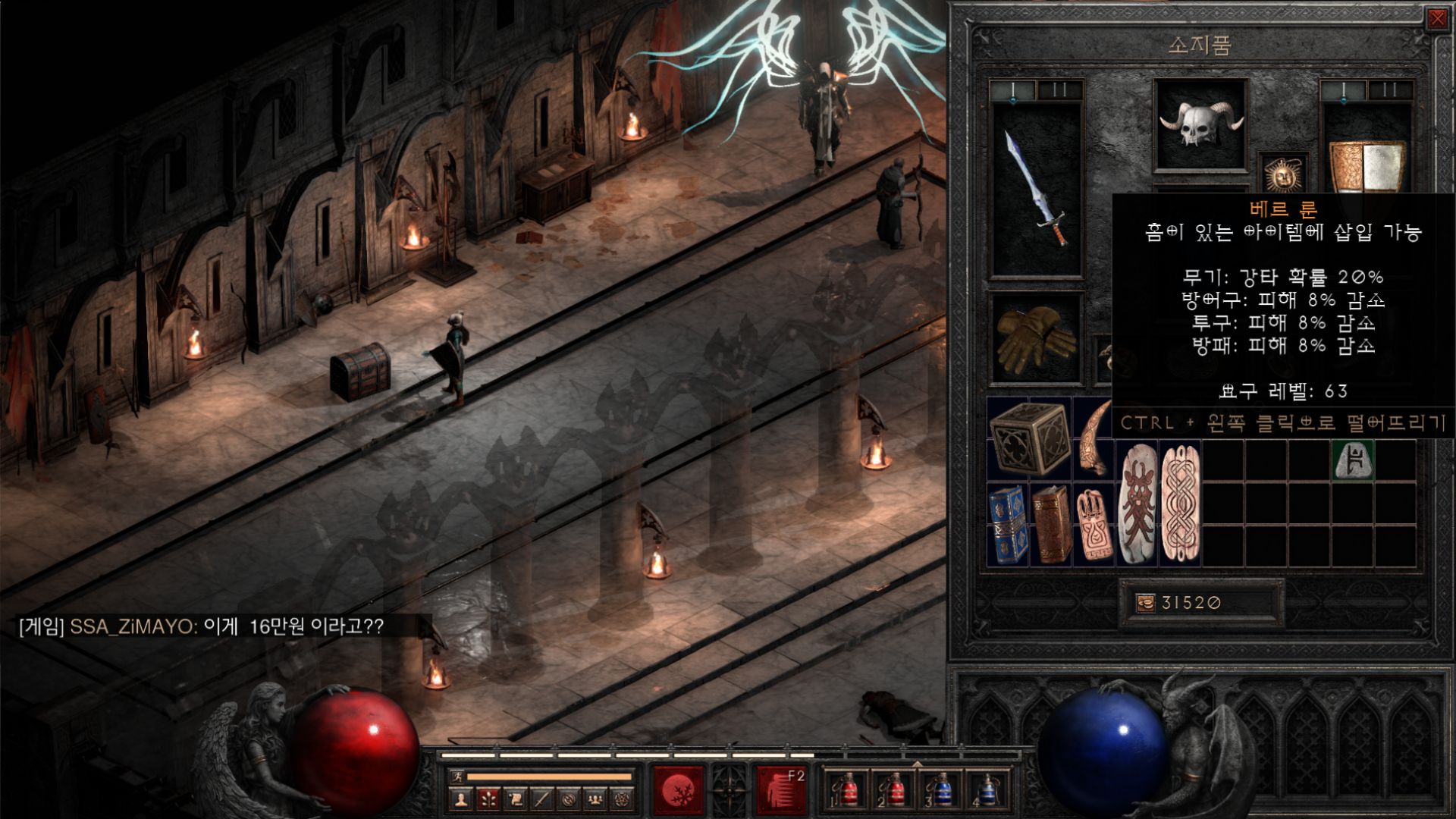The image size is (1456, 819).
Task: Open the party screen icon
Action: [595, 799]
